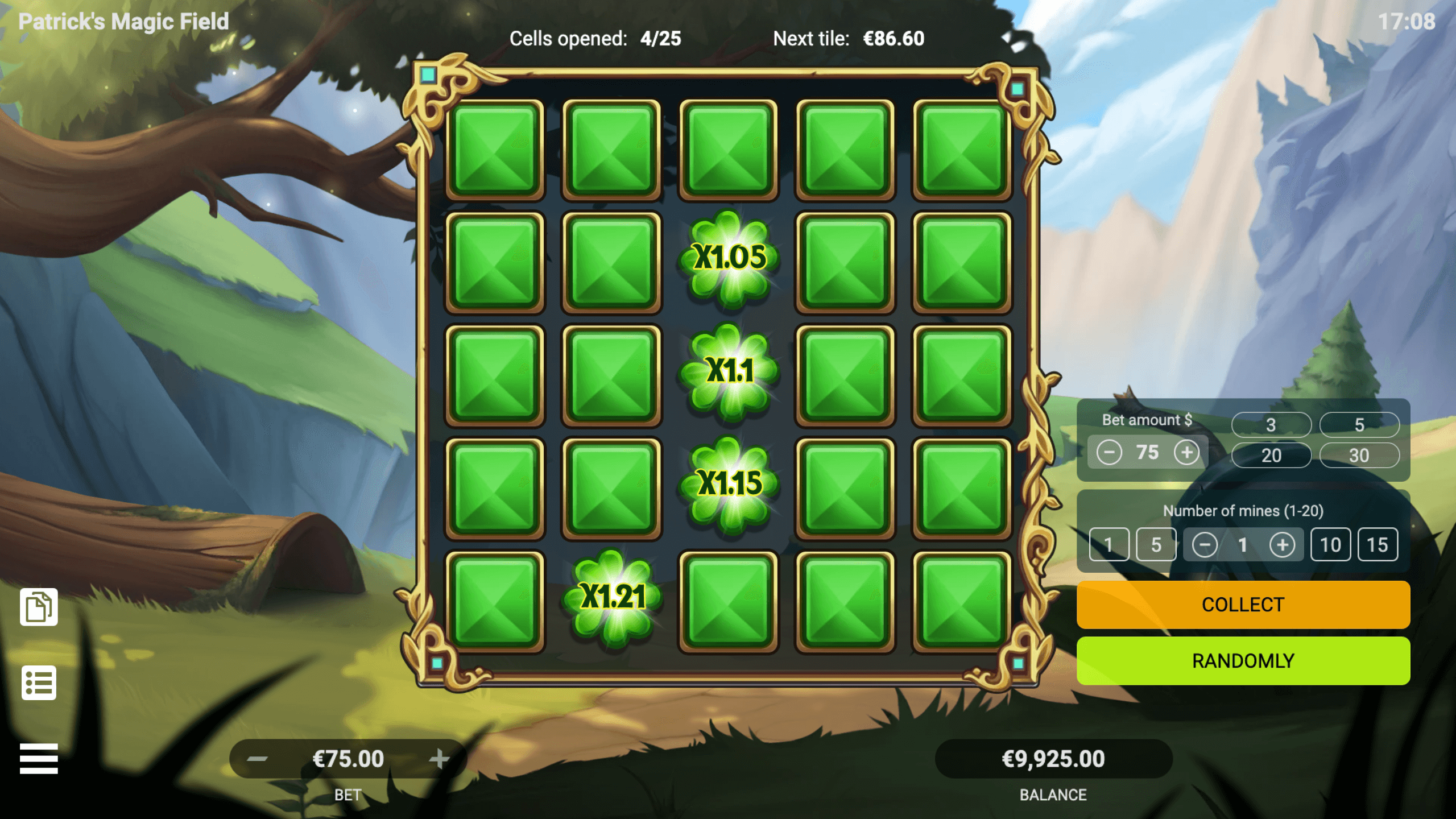The image size is (1456, 819).
Task: Open the documents icon panel
Action: (x=39, y=607)
